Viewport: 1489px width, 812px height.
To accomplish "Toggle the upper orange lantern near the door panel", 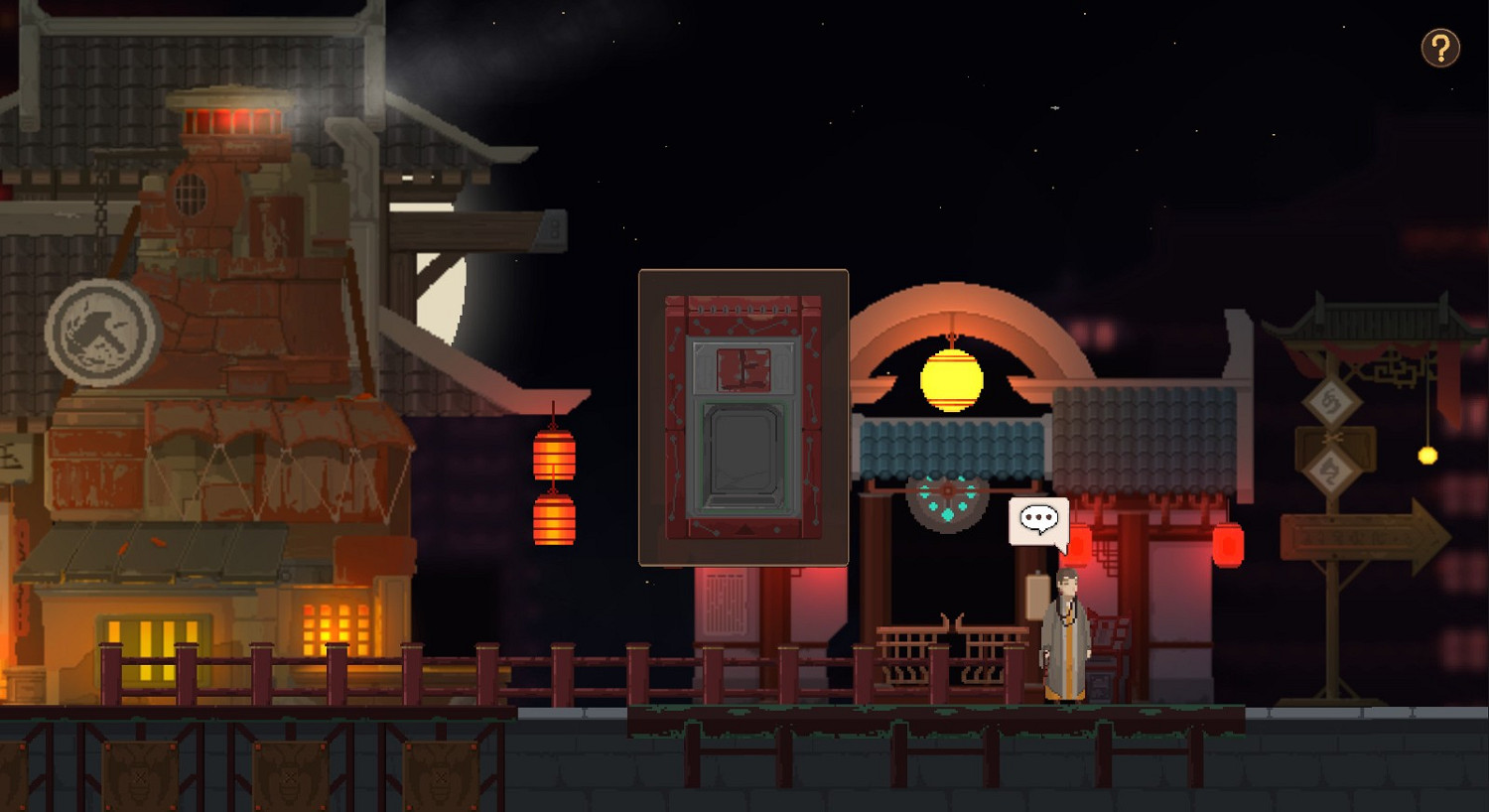I will coord(552,455).
